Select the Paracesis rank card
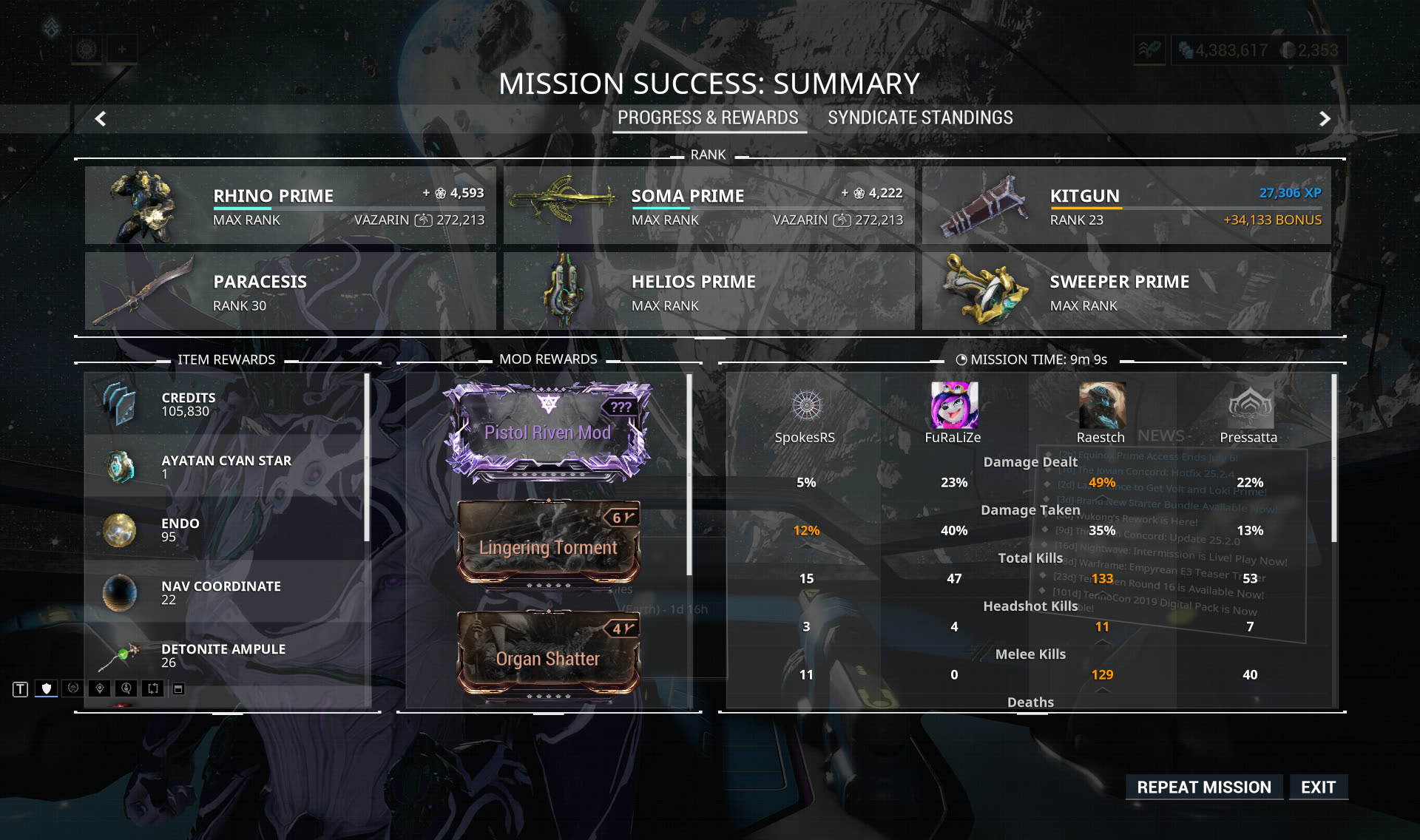 pyautogui.click(x=290, y=291)
